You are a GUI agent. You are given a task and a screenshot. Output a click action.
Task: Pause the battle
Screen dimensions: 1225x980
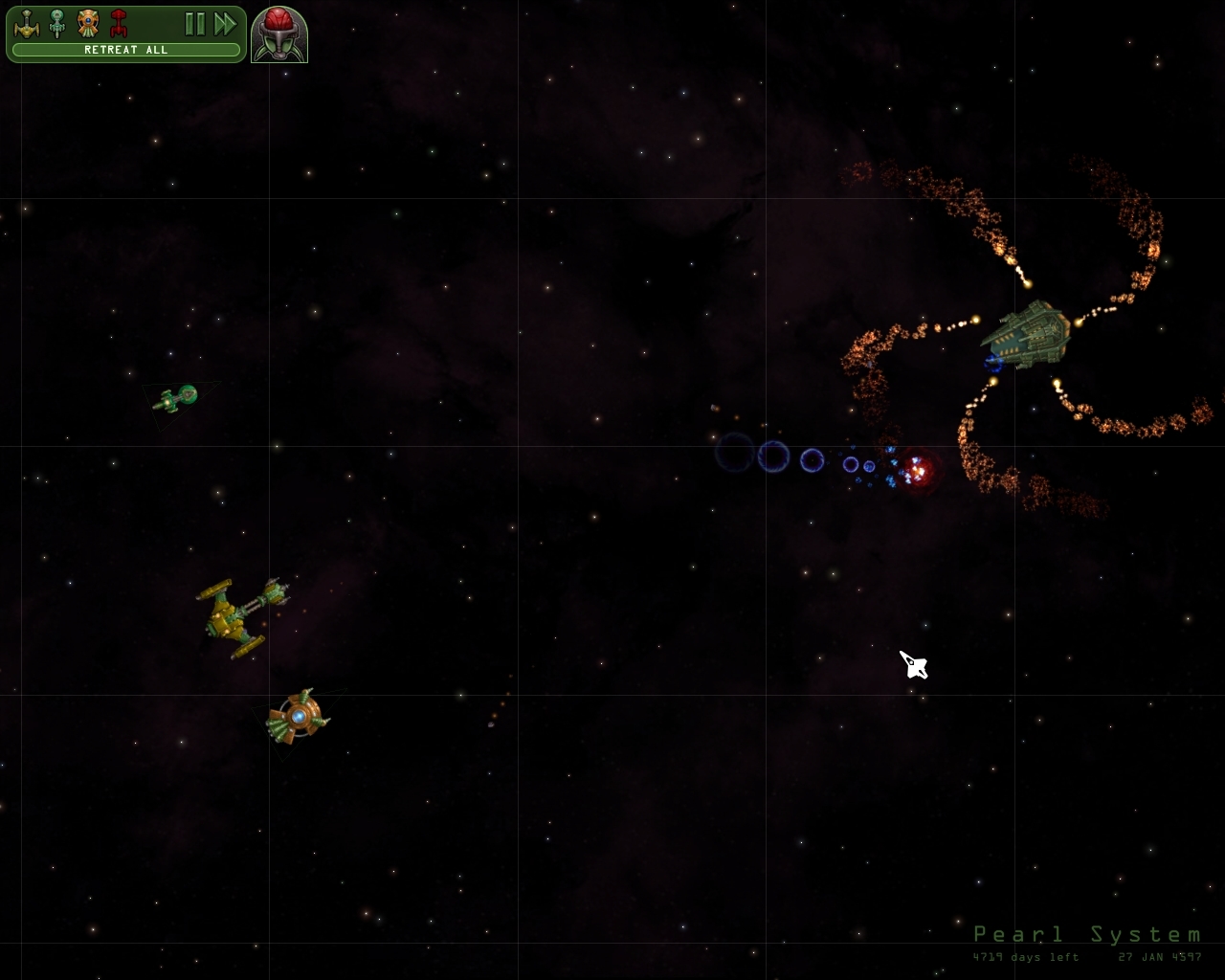coord(195,24)
